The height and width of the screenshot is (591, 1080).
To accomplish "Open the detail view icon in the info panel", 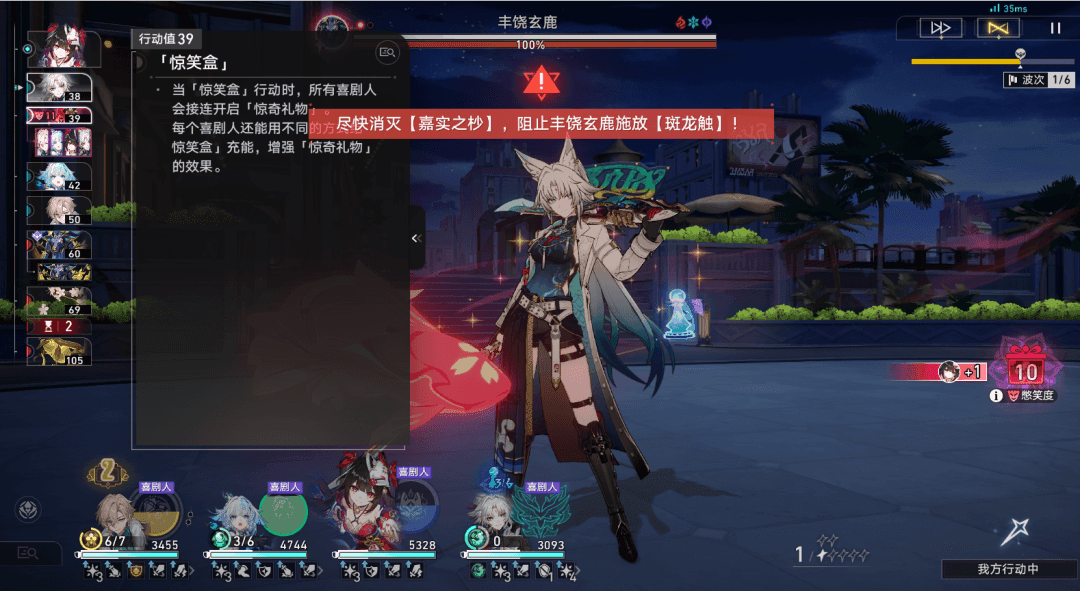I will click(x=386, y=51).
